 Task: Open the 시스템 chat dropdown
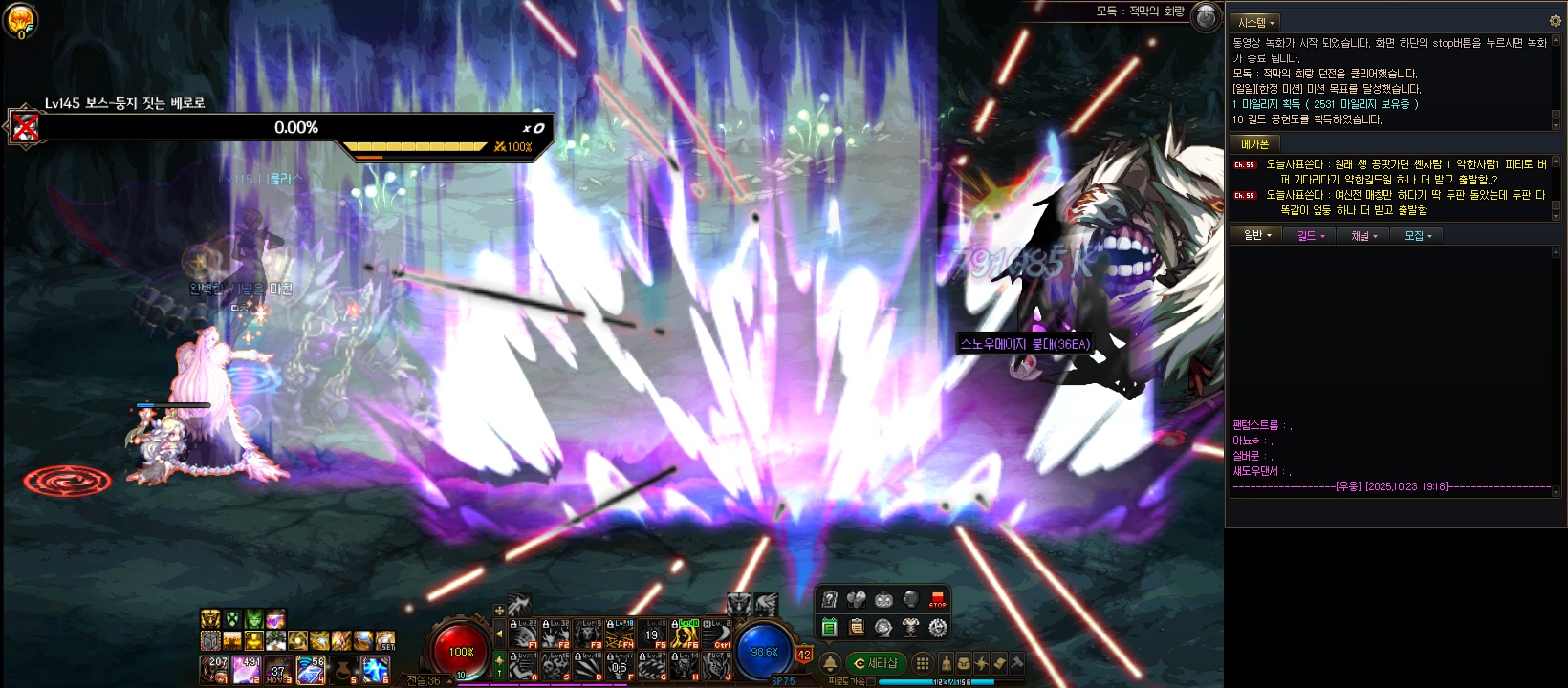coord(1255,22)
